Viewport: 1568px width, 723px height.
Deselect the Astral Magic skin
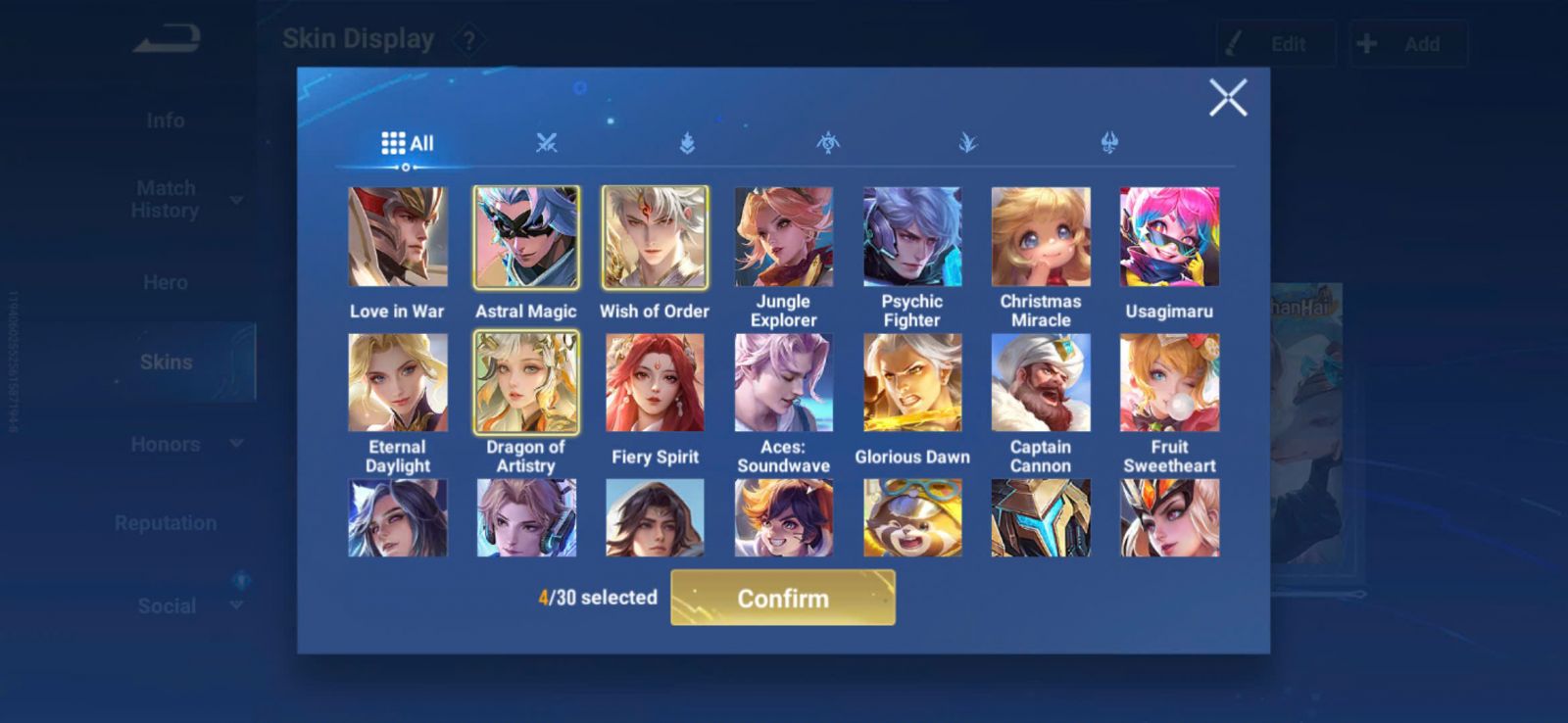click(526, 237)
